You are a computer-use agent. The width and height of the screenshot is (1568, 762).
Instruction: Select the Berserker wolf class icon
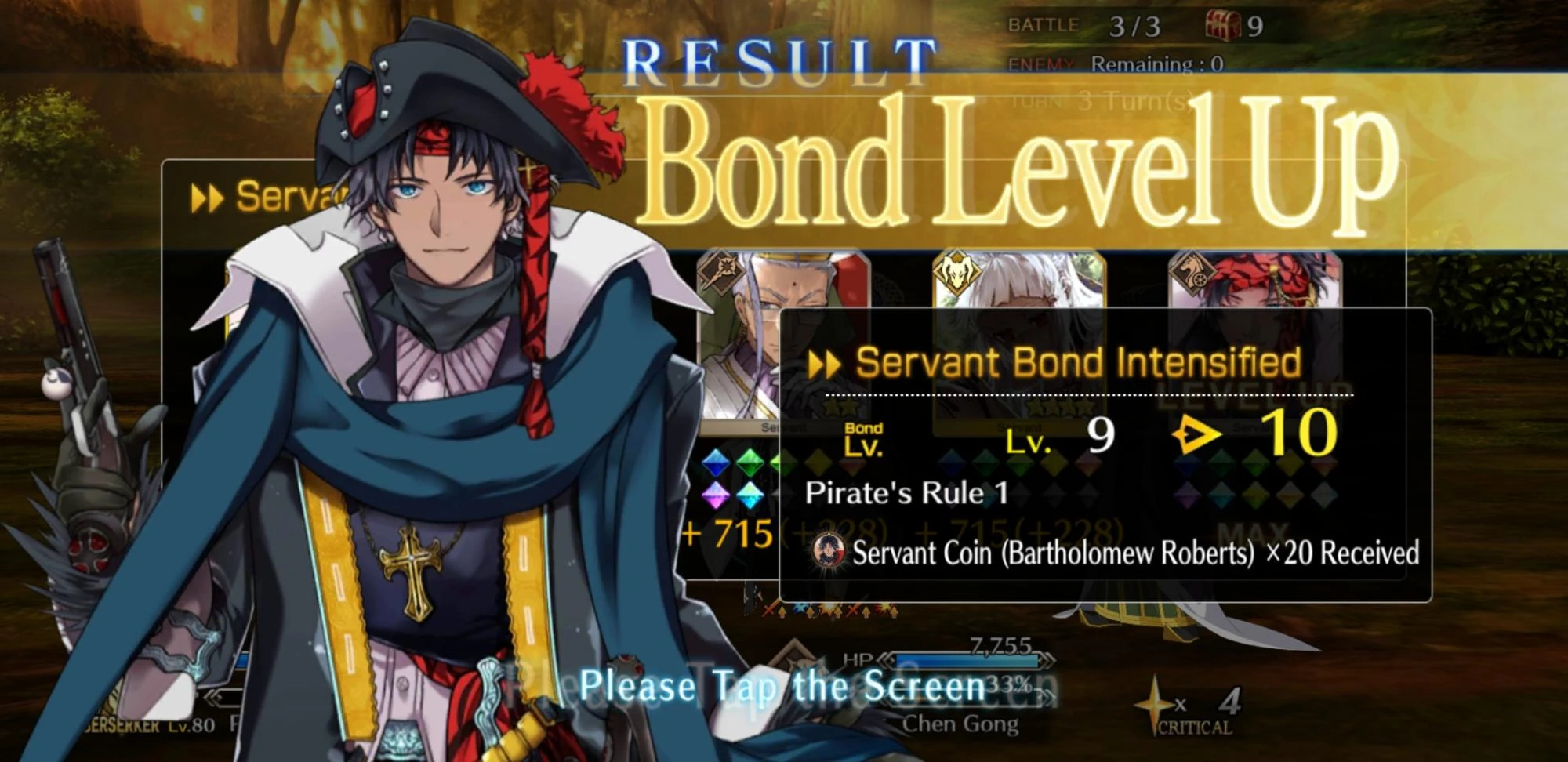(x=956, y=272)
